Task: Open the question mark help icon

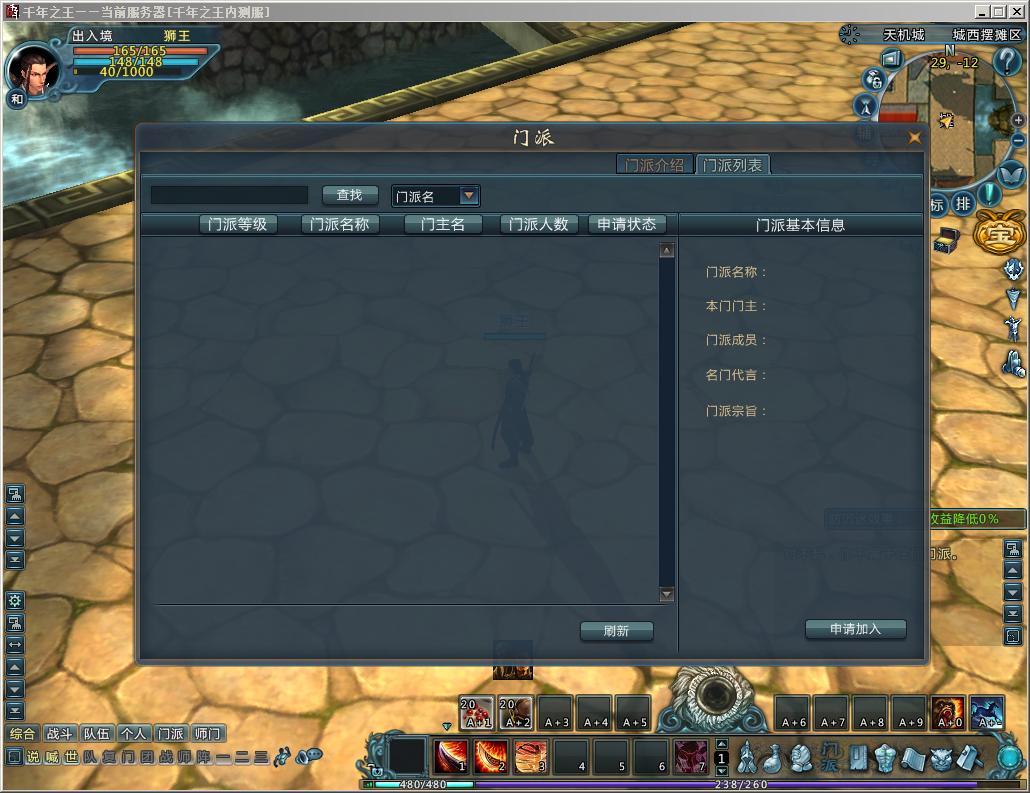Action: 1007,61
